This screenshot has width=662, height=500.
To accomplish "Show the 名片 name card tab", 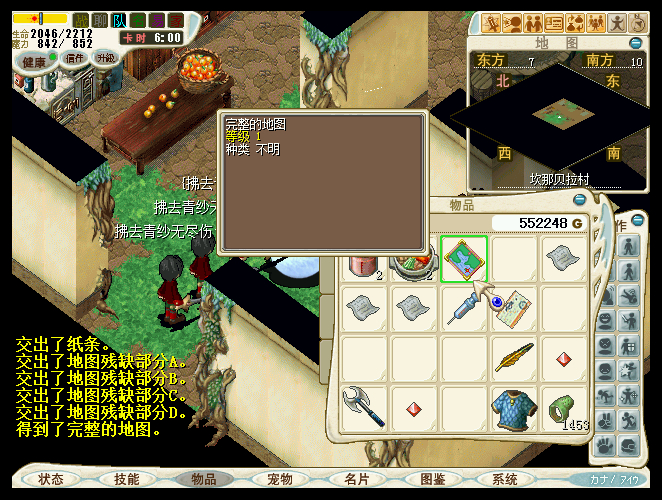I will click(357, 479).
